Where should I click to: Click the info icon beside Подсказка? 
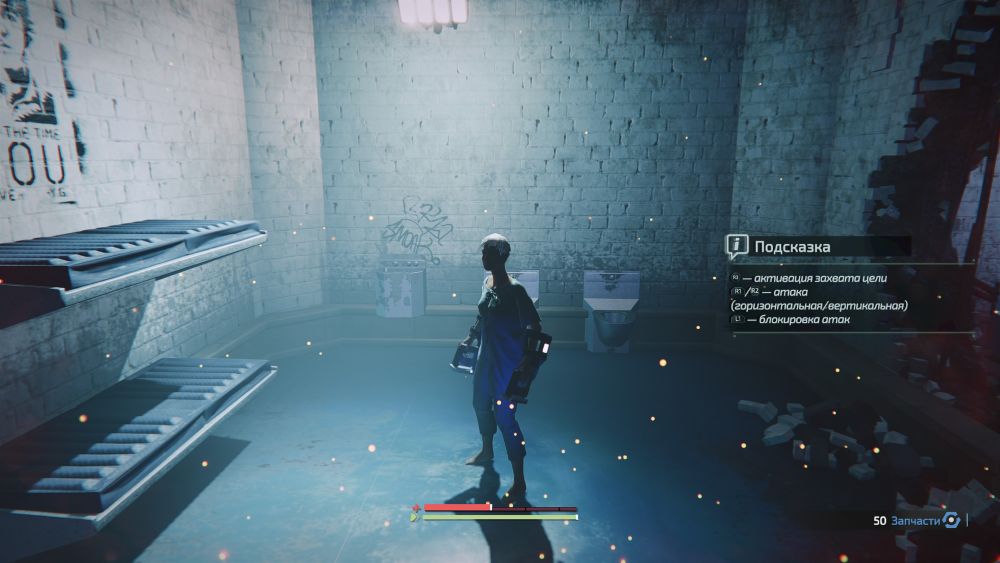[x=737, y=245]
